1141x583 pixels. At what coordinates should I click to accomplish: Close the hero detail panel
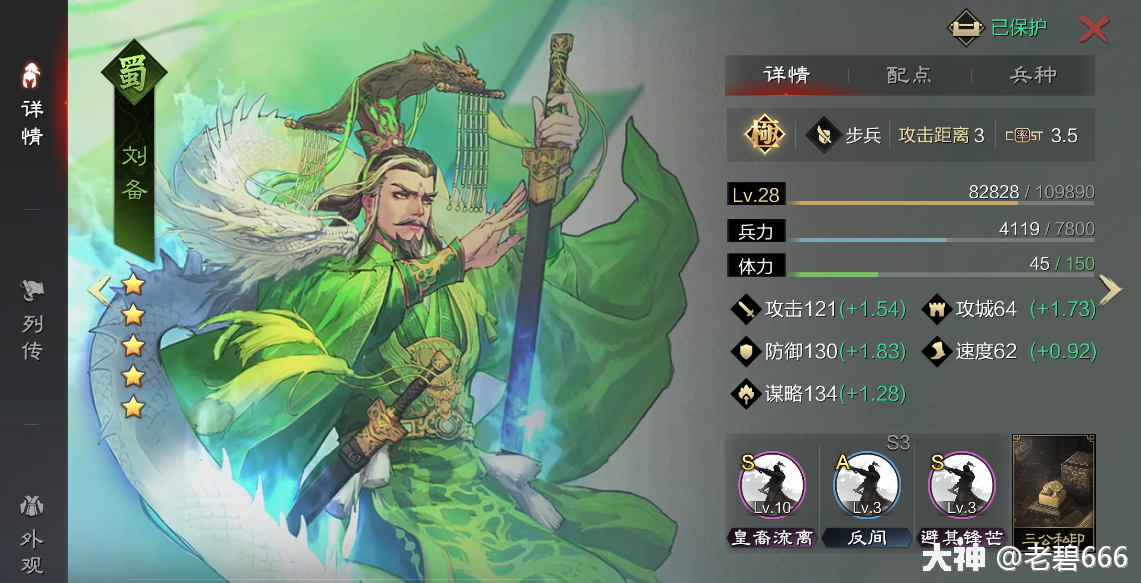point(1093,29)
